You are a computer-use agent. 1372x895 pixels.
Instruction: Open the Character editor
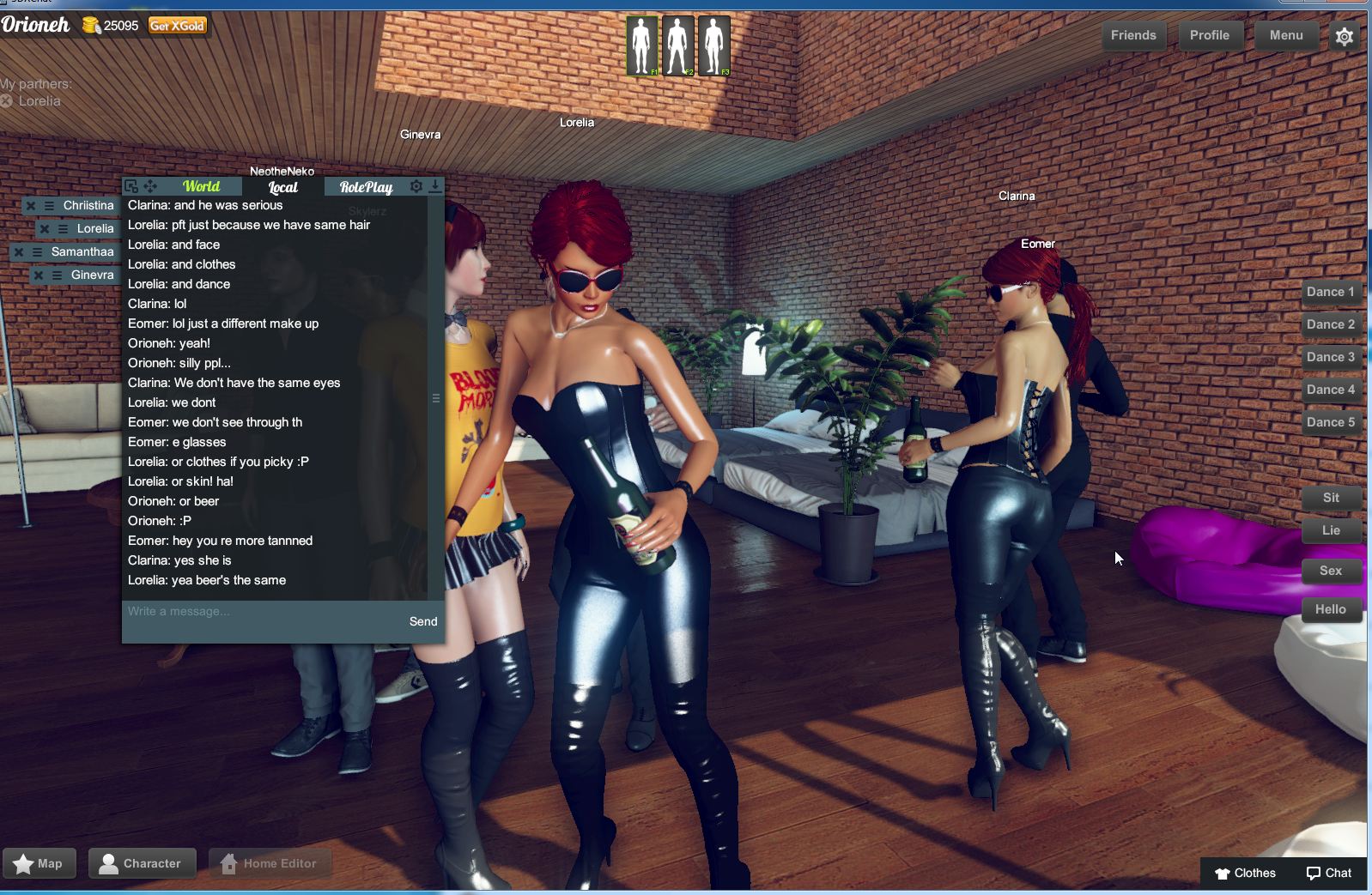(143, 863)
